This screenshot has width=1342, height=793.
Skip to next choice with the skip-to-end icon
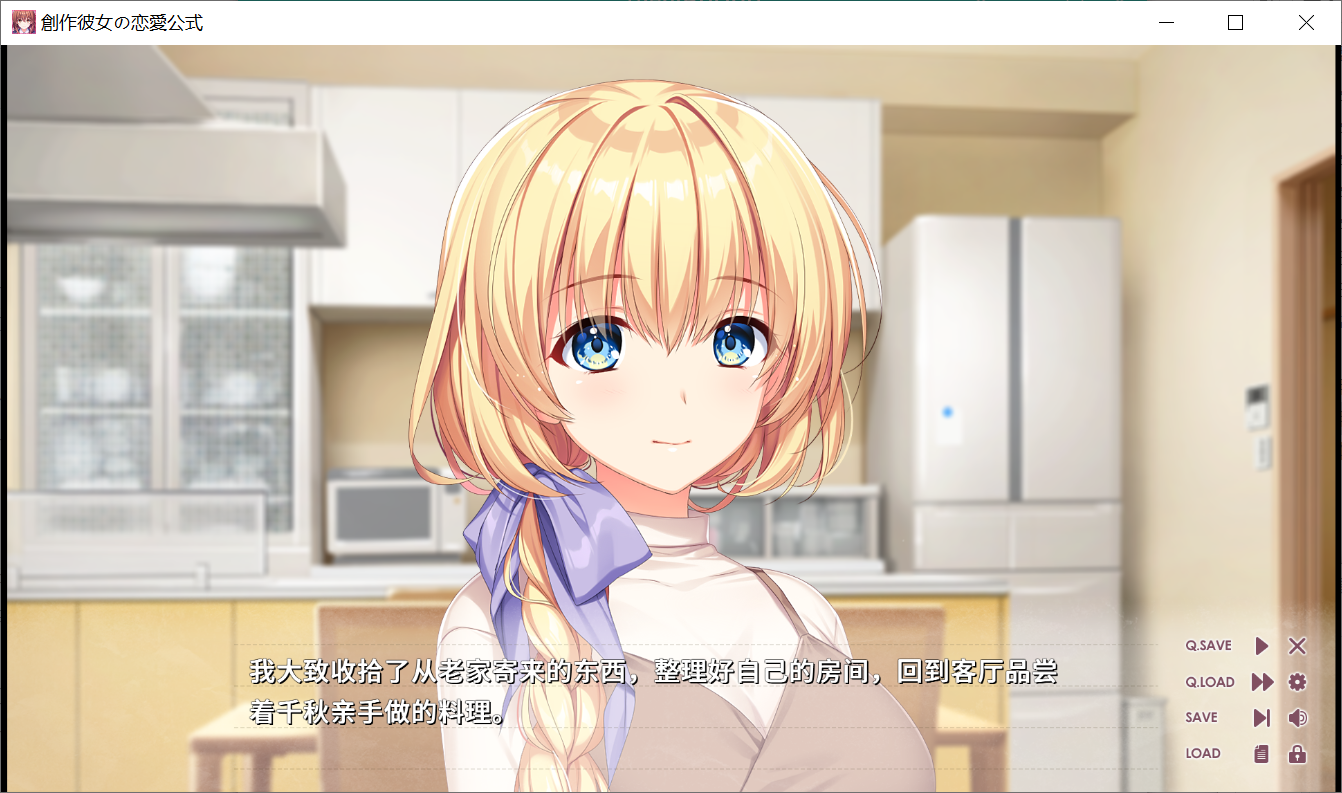(1262, 717)
